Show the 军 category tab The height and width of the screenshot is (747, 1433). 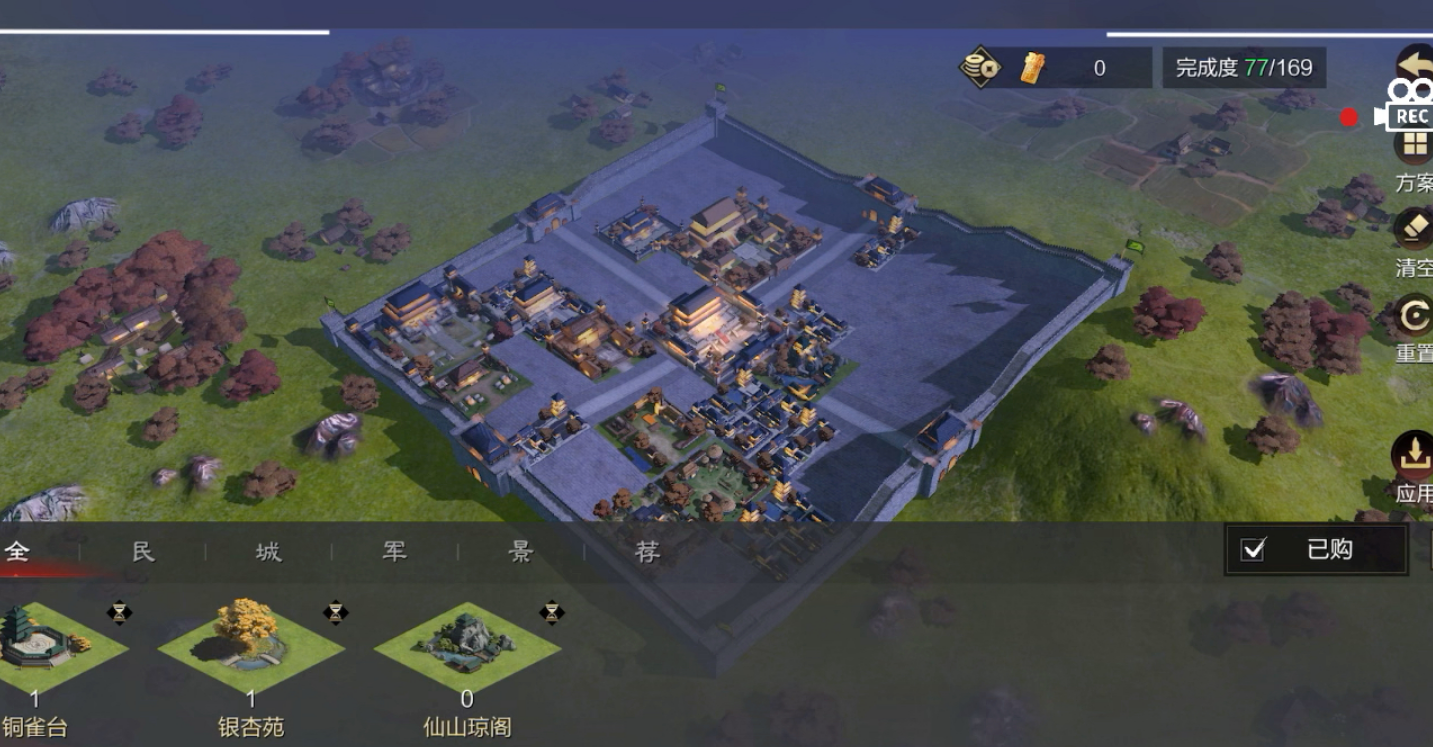click(x=395, y=551)
